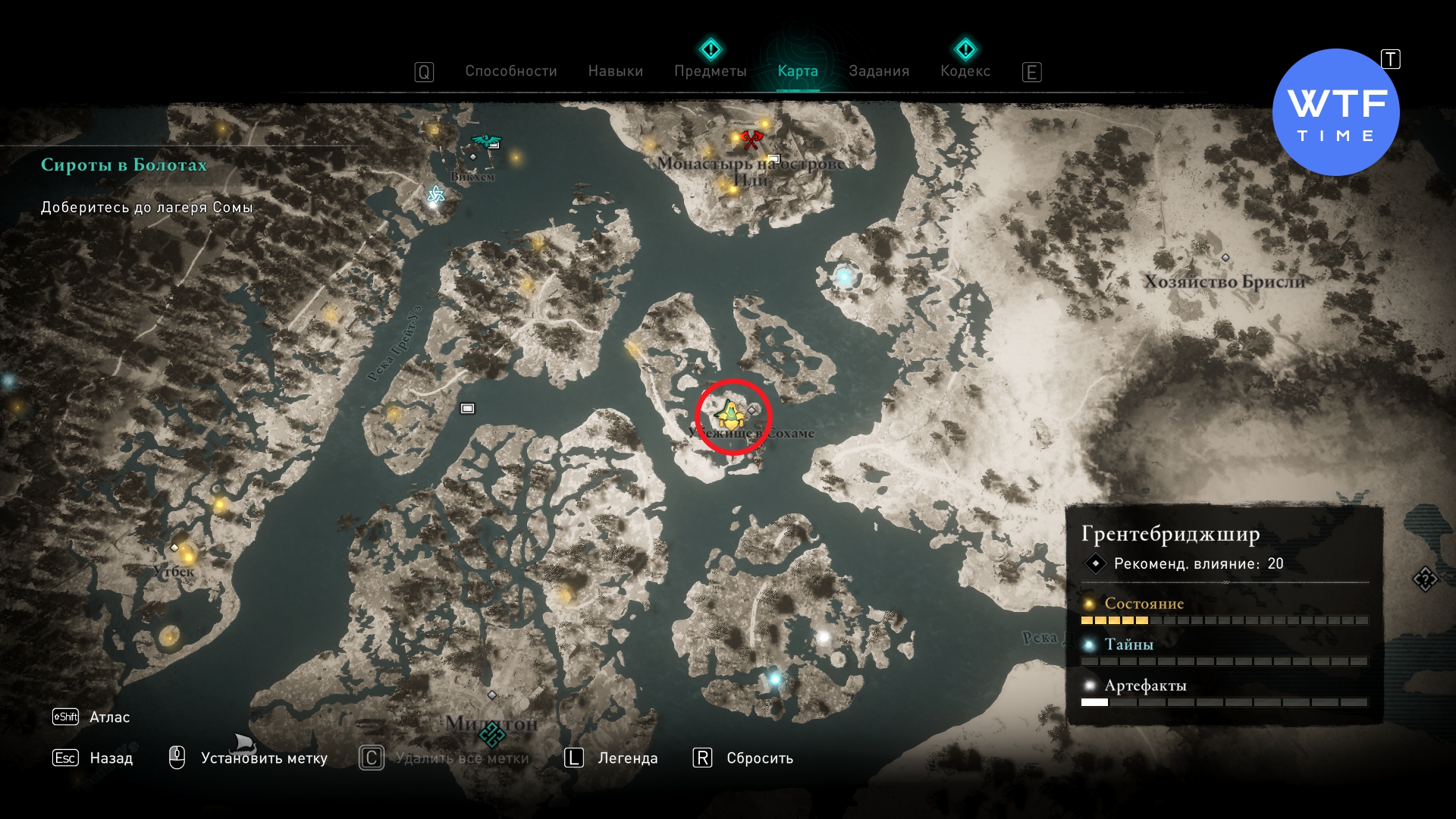The height and width of the screenshot is (819, 1456).
Task: Click the WTF Time channel logo
Action: click(x=1335, y=113)
